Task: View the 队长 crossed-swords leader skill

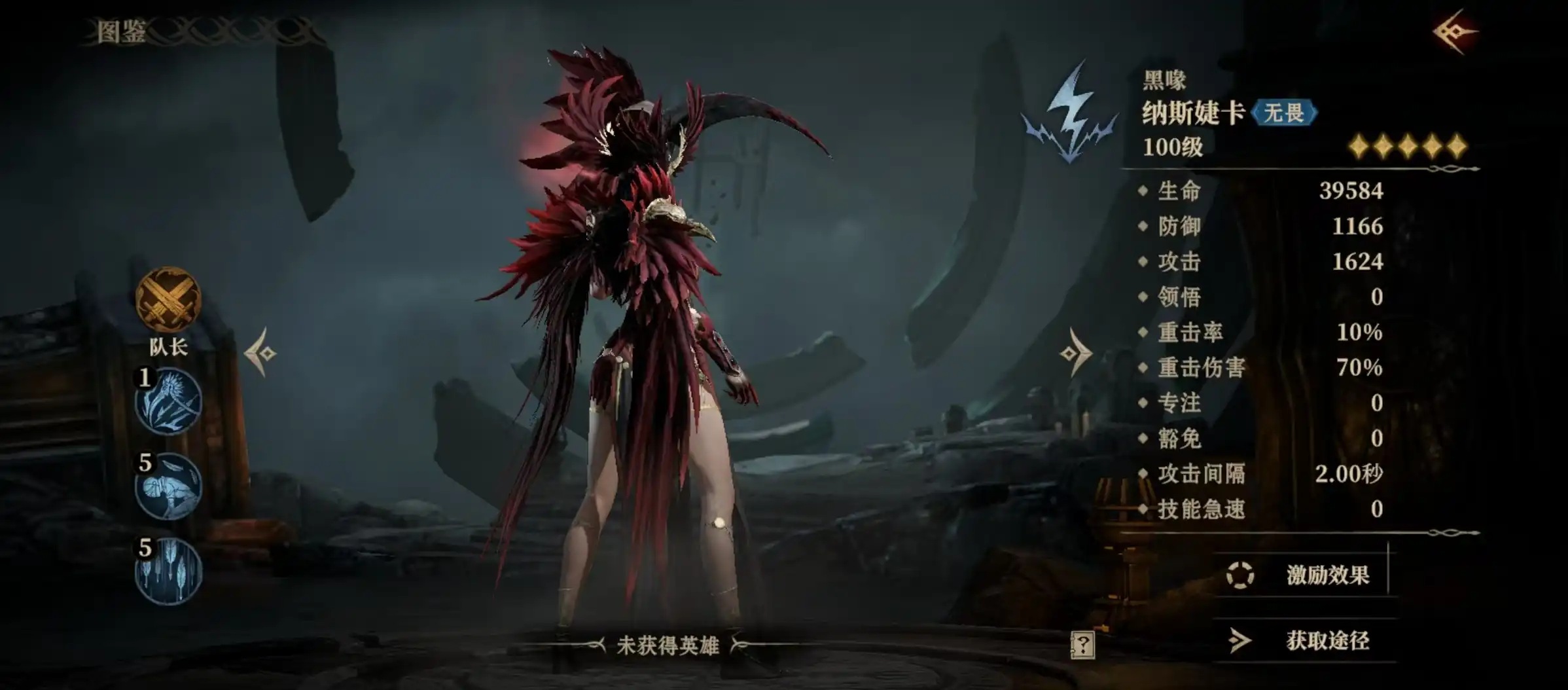Action: tap(168, 300)
